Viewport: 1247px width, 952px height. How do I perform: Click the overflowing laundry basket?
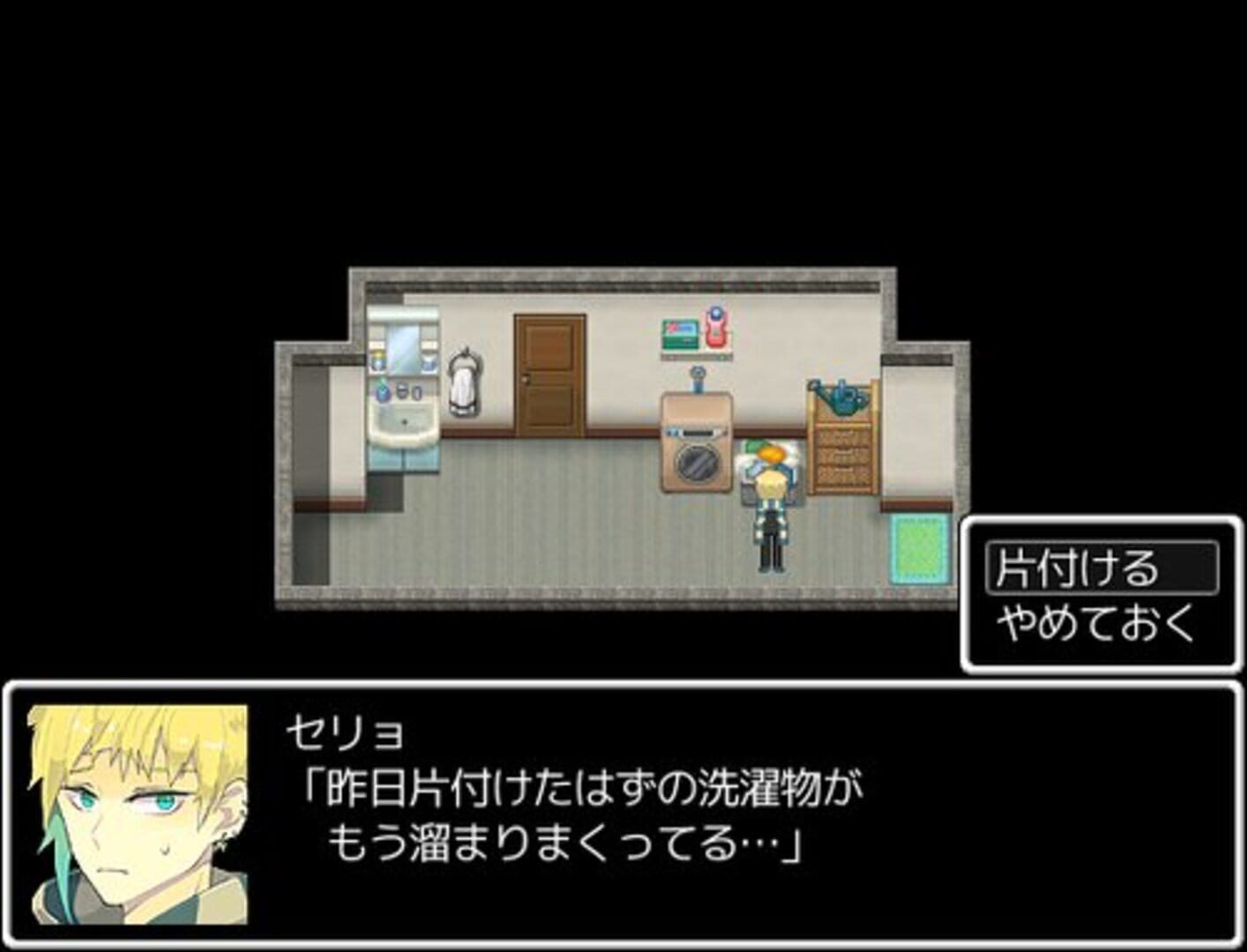coord(769,458)
